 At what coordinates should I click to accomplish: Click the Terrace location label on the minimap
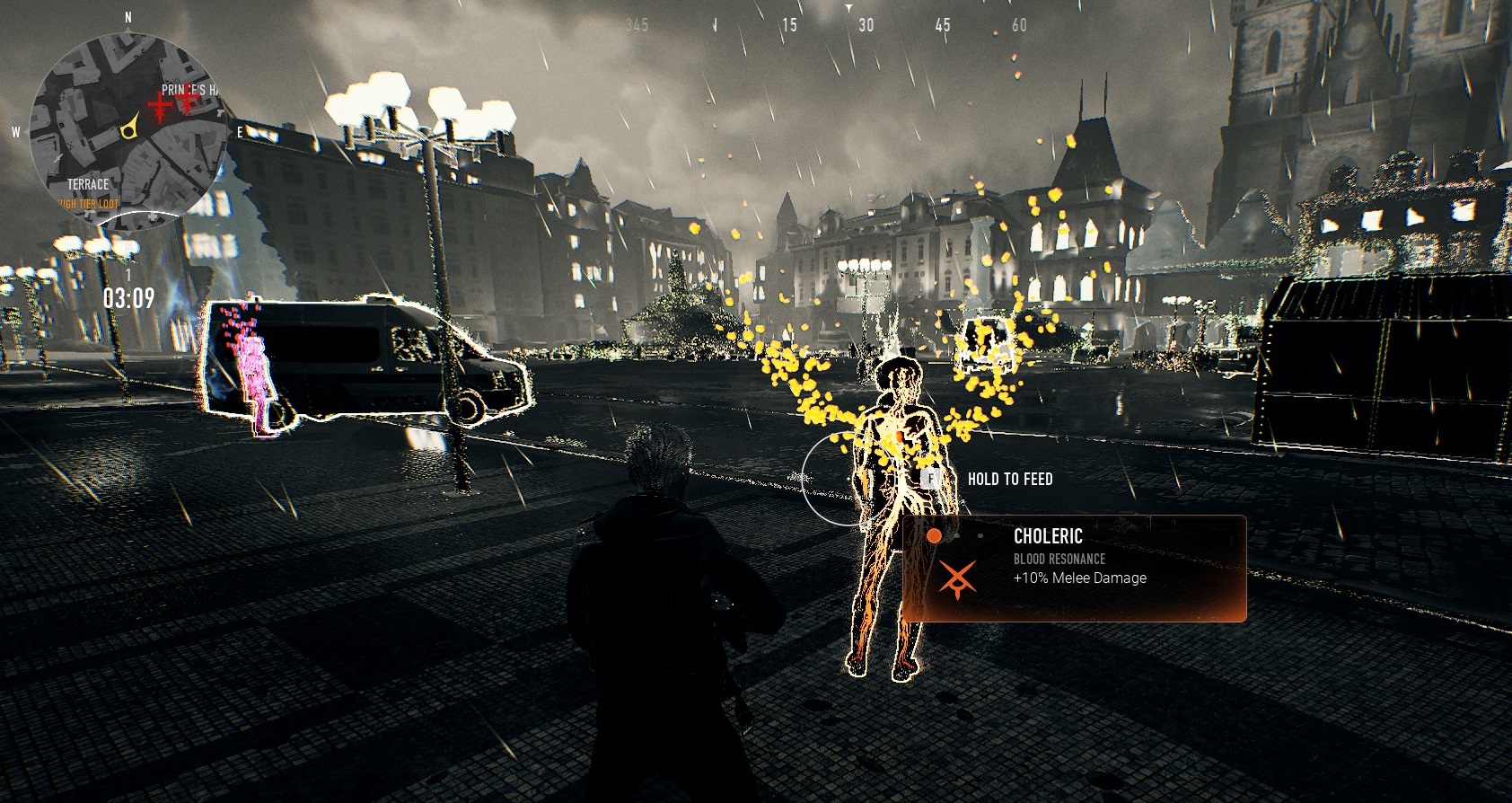tap(88, 184)
